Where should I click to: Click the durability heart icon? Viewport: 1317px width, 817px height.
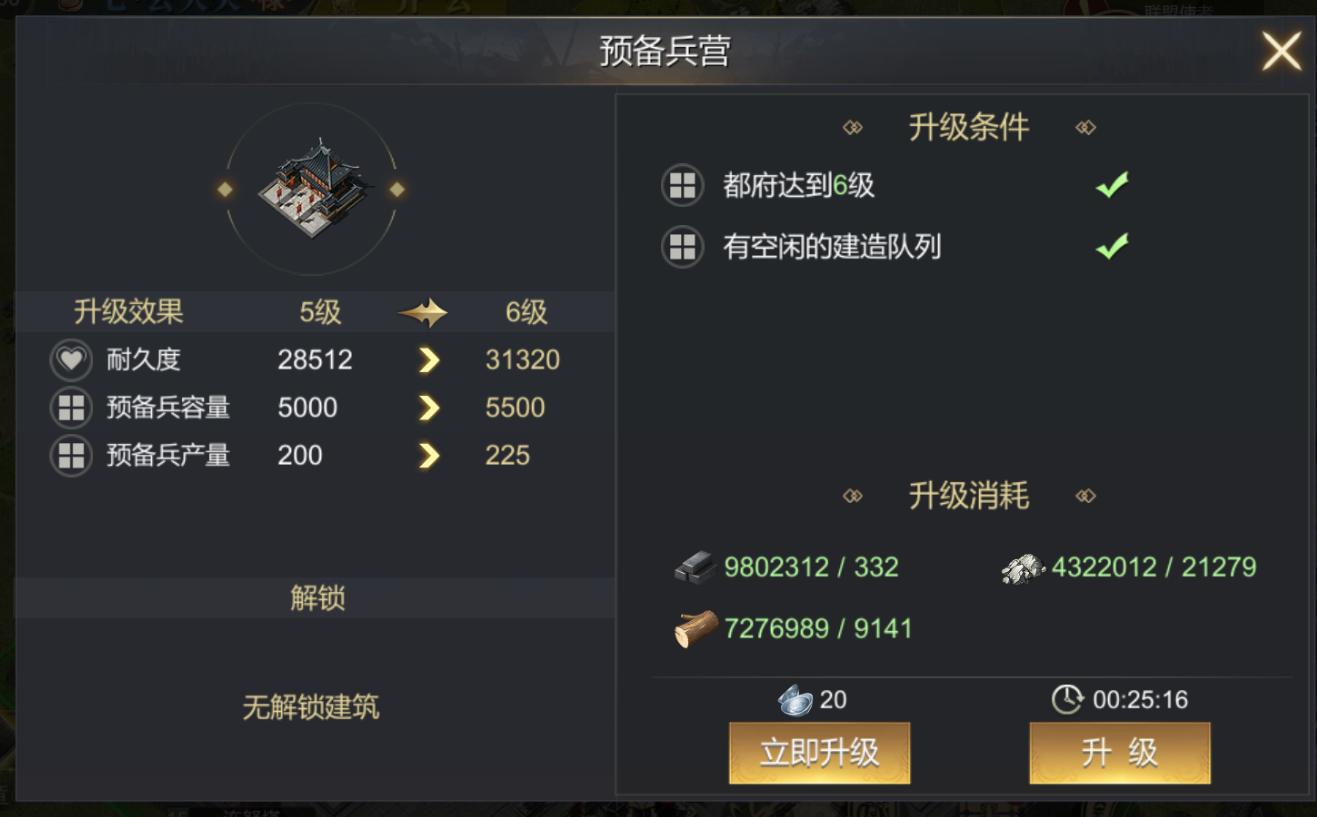(x=70, y=360)
